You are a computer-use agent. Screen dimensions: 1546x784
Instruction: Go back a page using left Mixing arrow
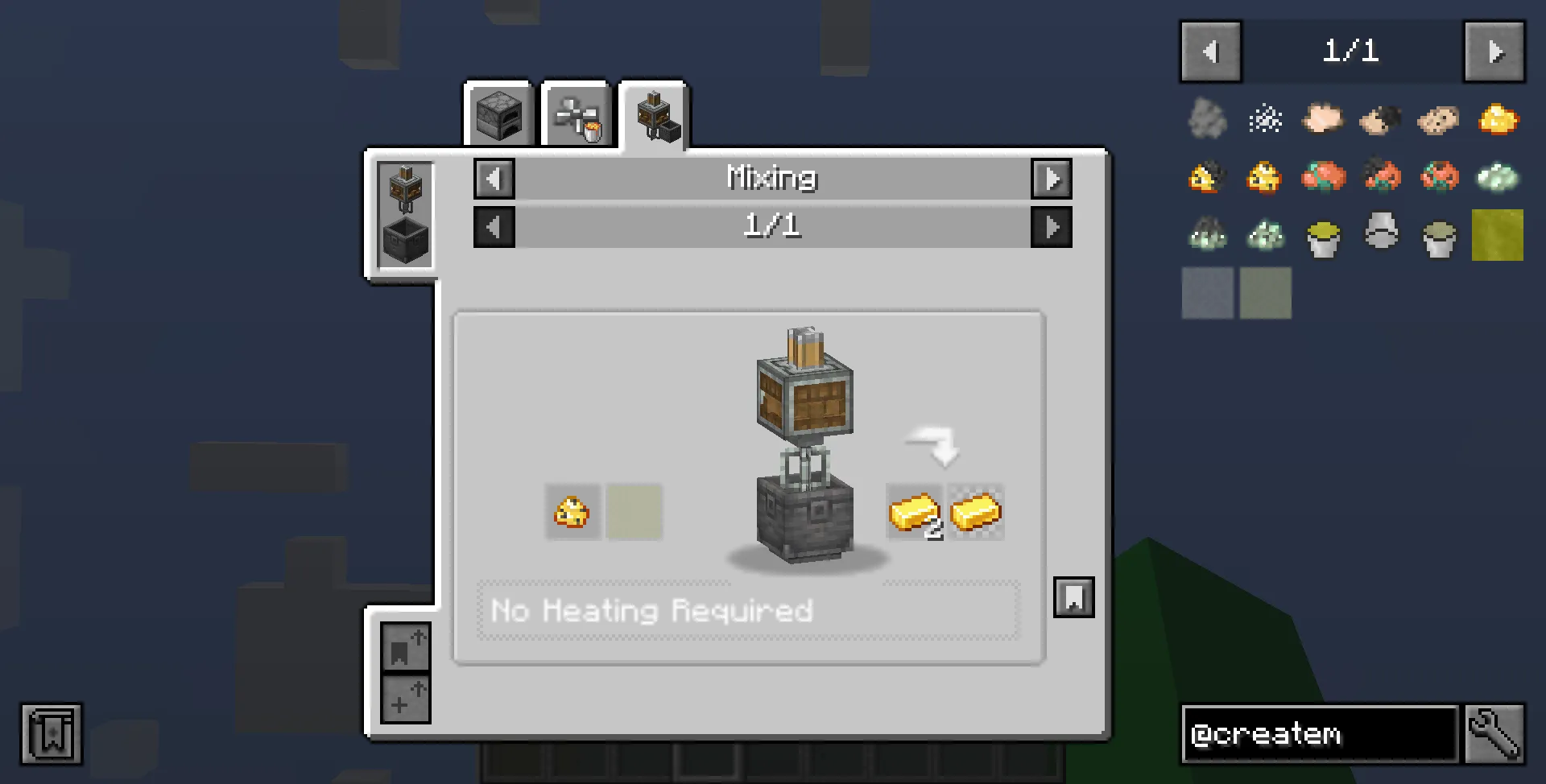494,179
